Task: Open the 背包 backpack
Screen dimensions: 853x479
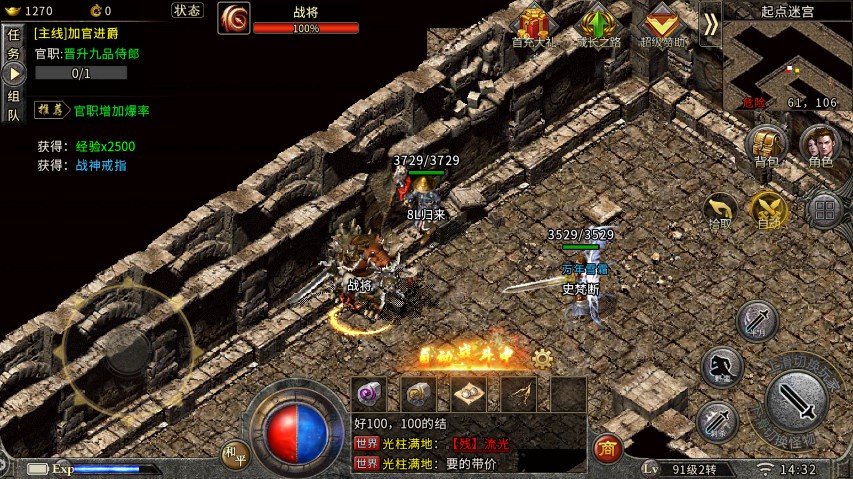Action: 766,146
